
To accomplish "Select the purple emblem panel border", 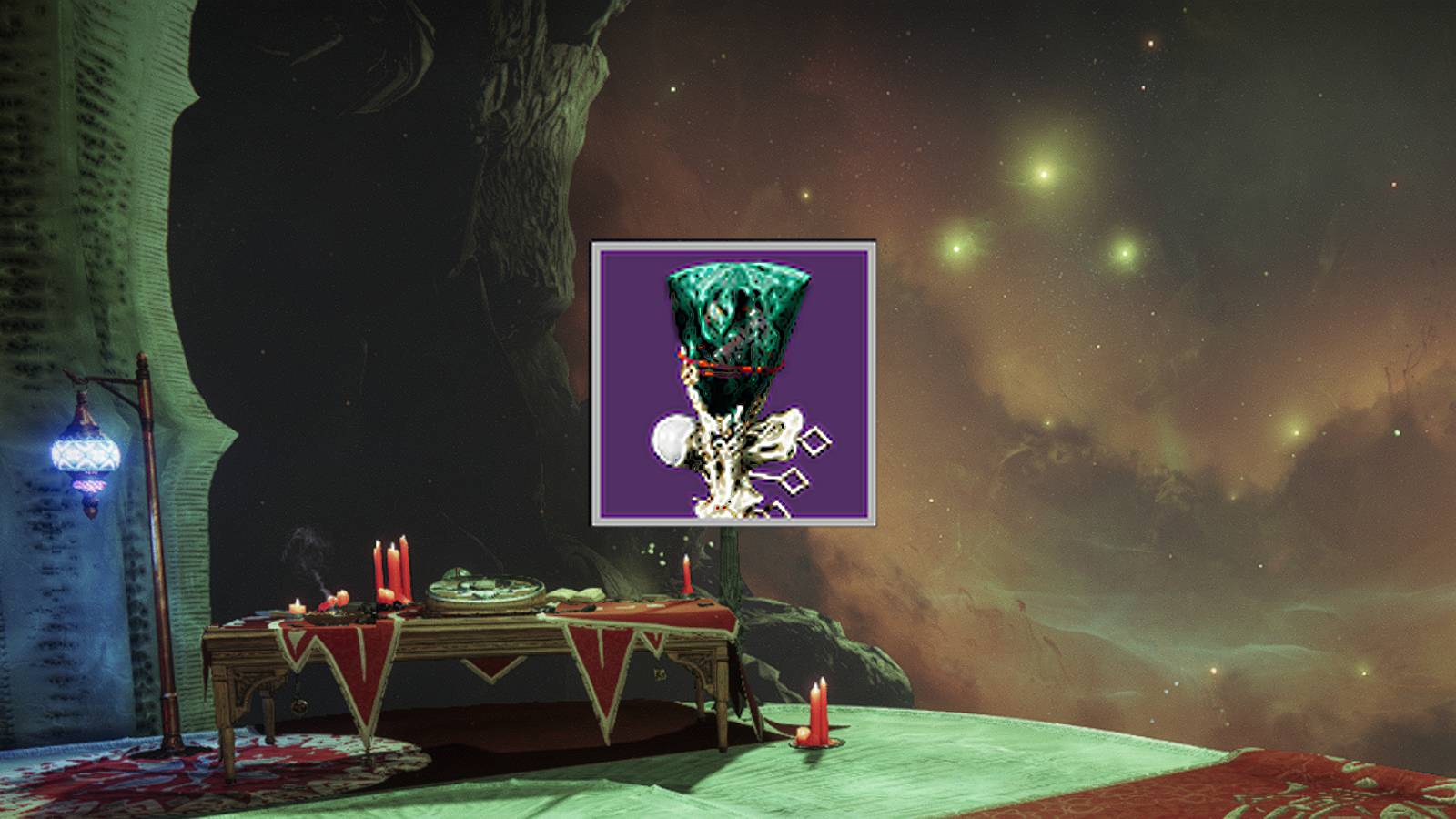I will 737,244.
